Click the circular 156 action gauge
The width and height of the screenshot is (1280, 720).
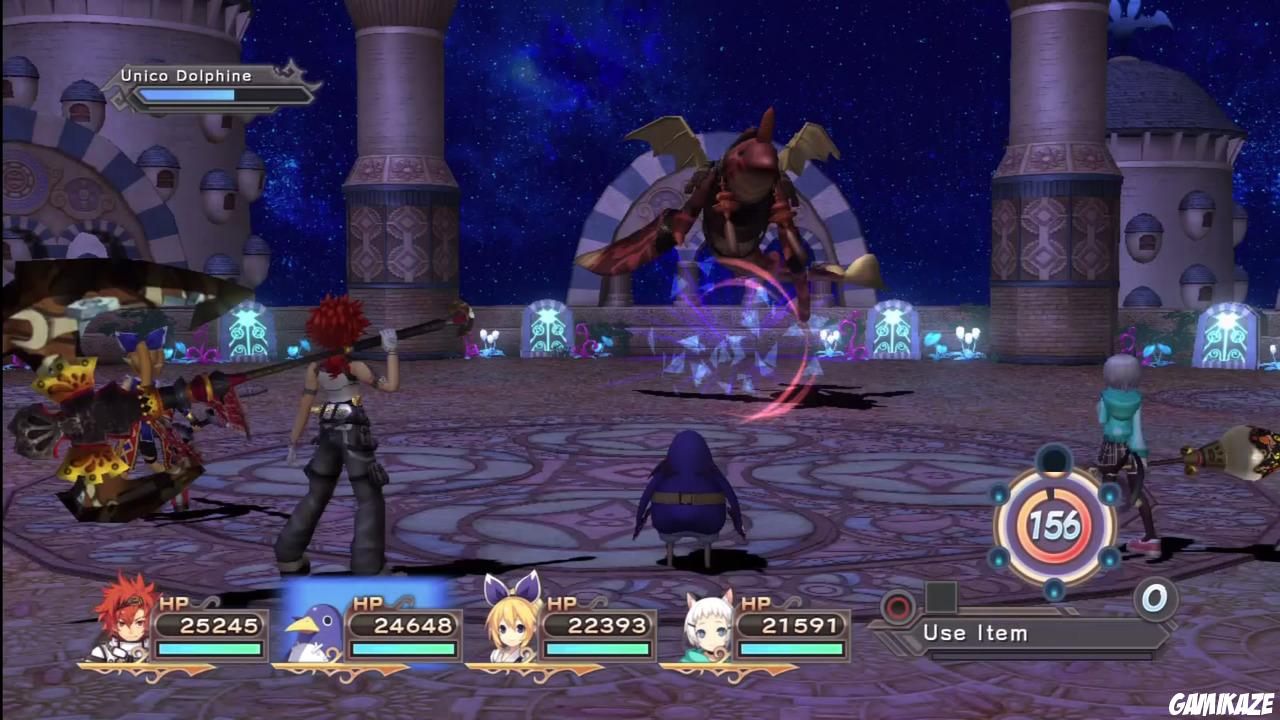[1054, 525]
